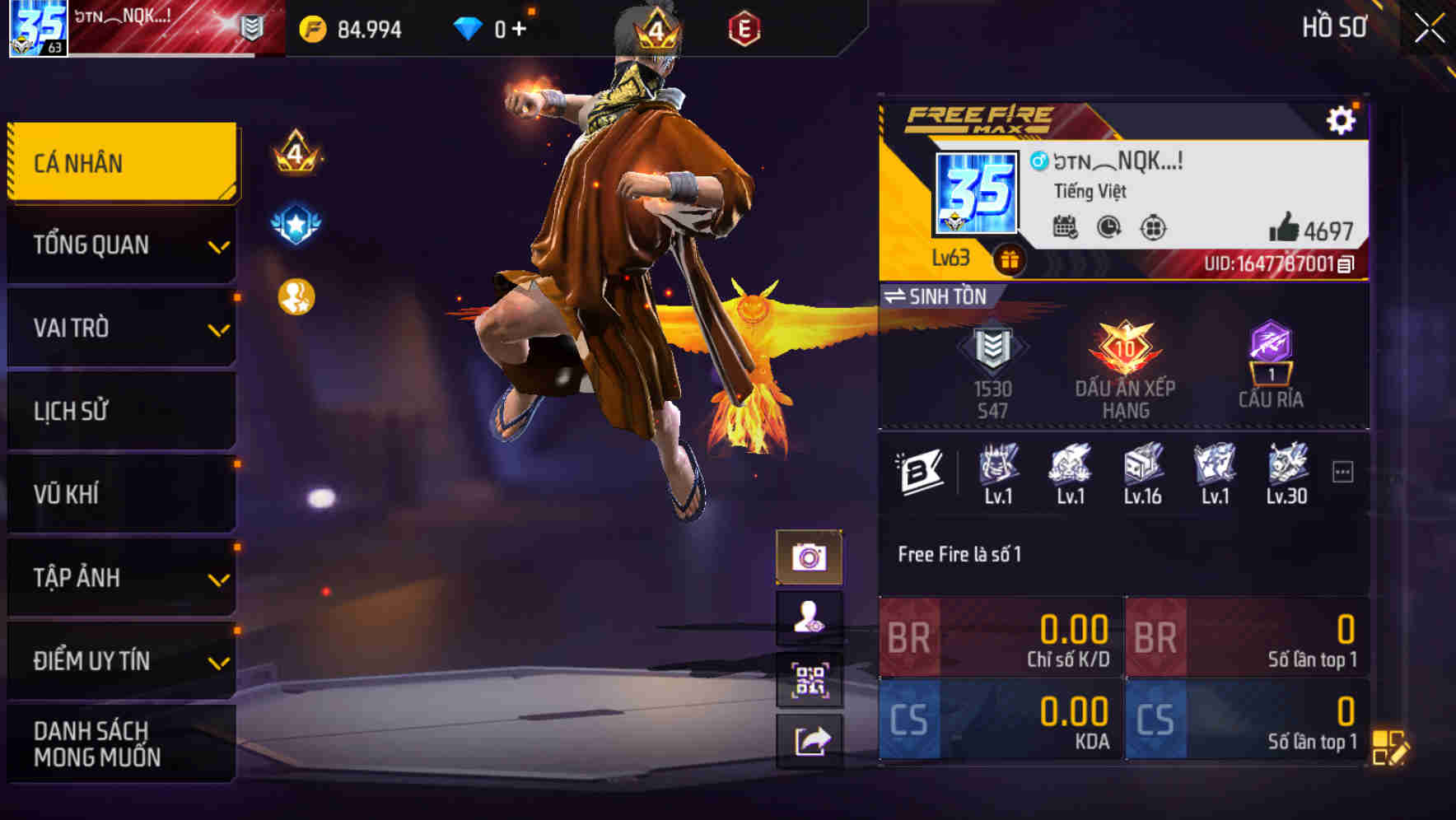Viewport: 1456px width, 820px height.
Task: Click the play-time clock icon on the profile card
Action: click(x=1106, y=227)
